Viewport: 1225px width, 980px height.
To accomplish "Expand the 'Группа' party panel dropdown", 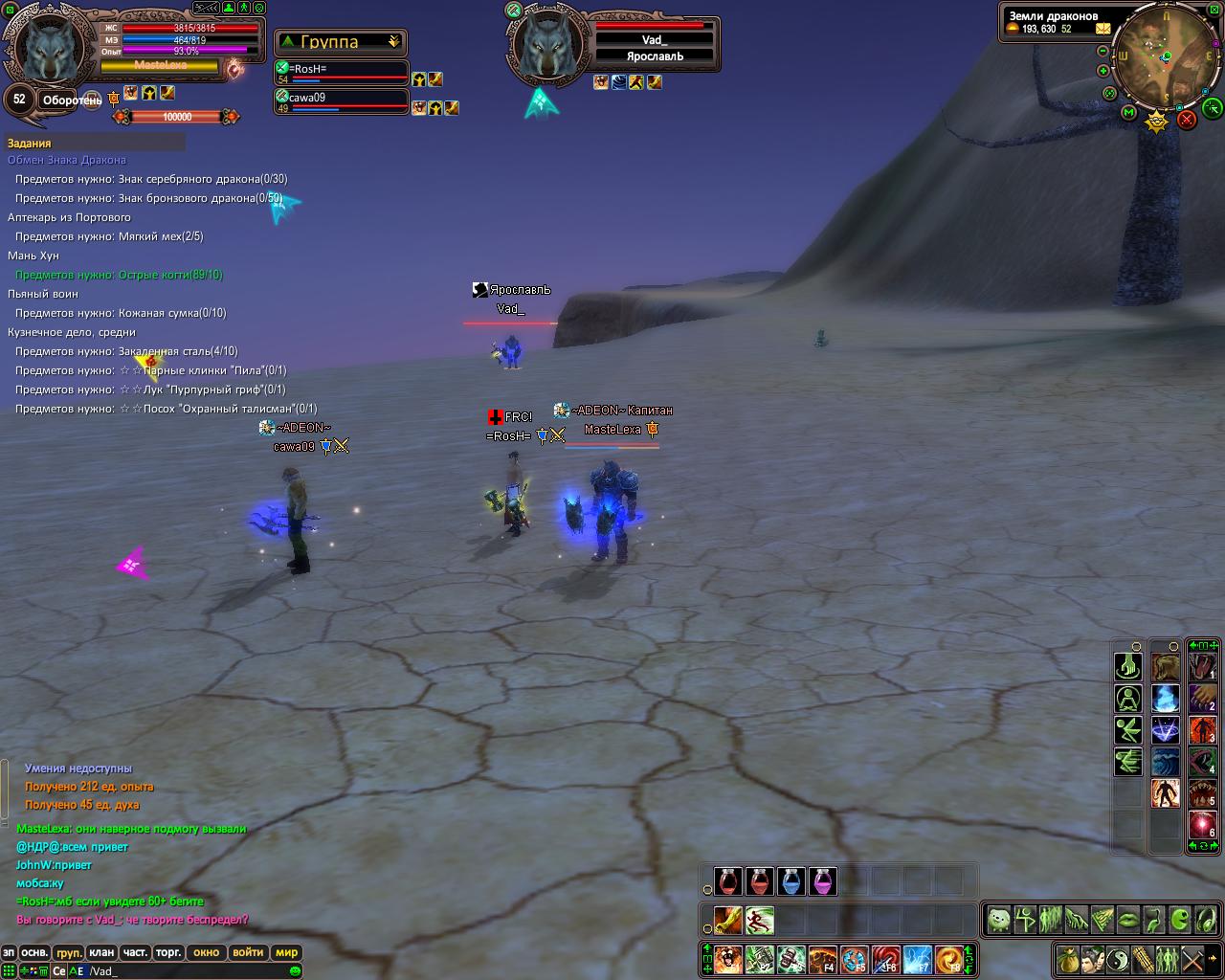I will click(393, 42).
